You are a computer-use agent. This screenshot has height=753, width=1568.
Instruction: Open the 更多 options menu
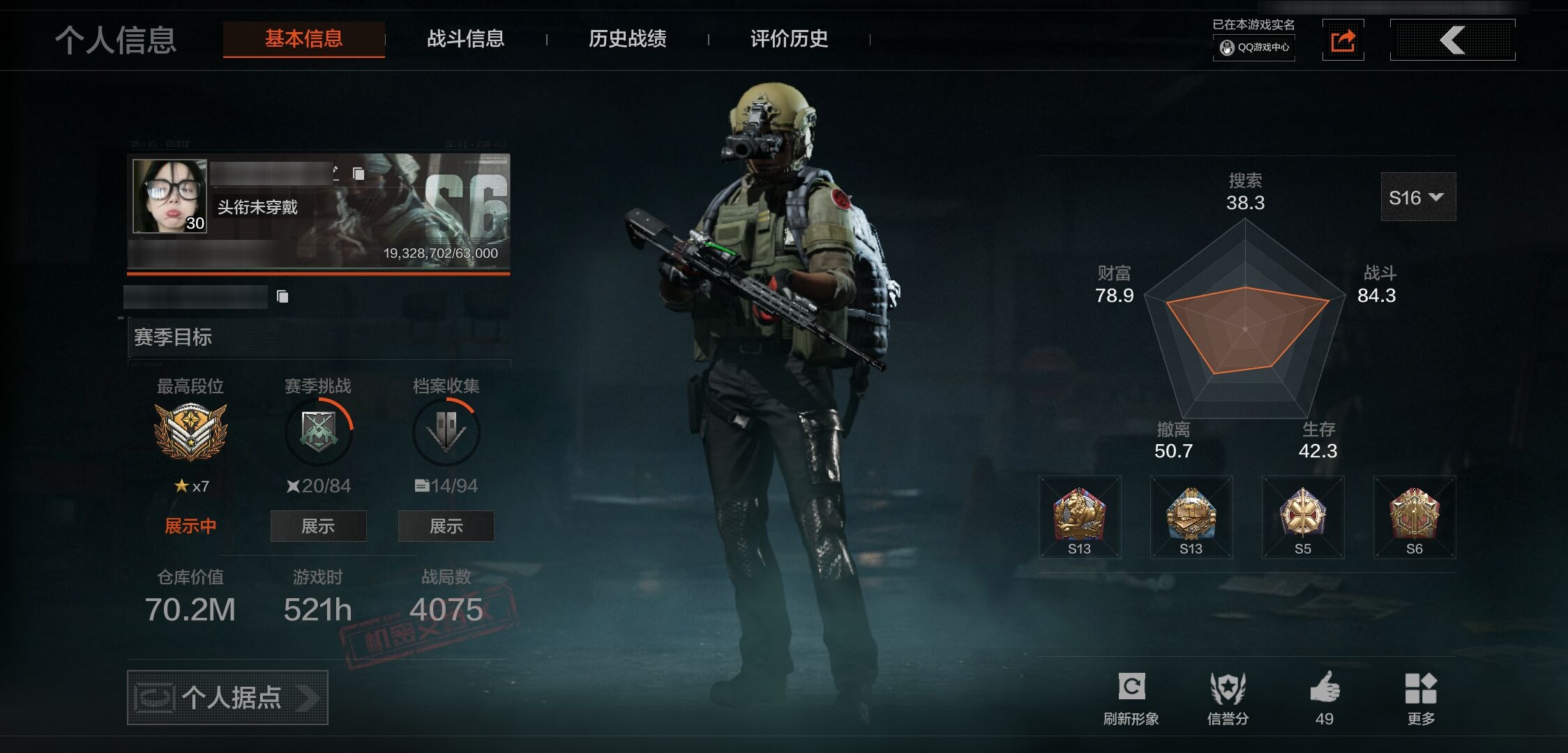click(1421, 697)
